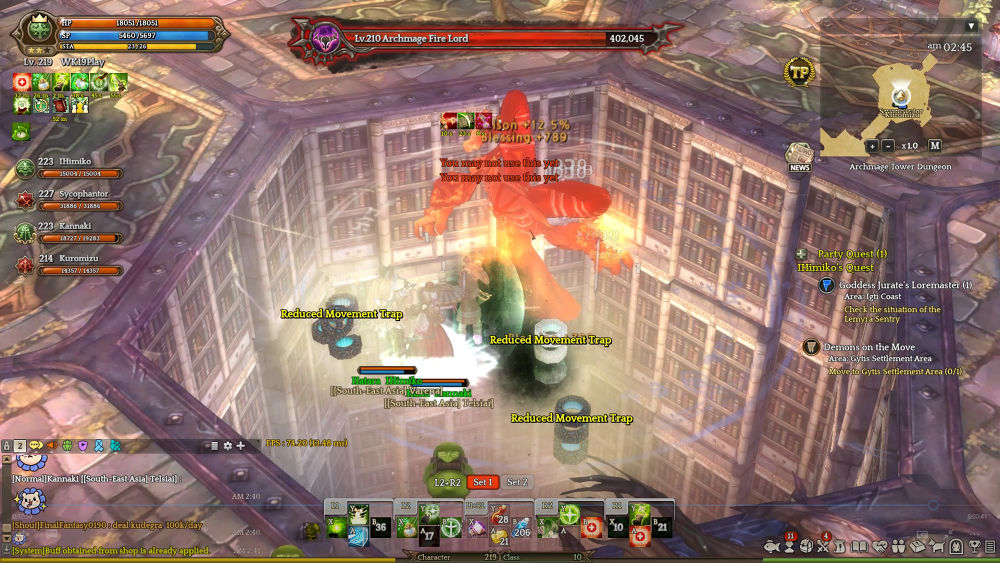This screenshot has width=1000, height=563.
Task: Select the shout megaphone chat filter
Action: pos(49,445)
